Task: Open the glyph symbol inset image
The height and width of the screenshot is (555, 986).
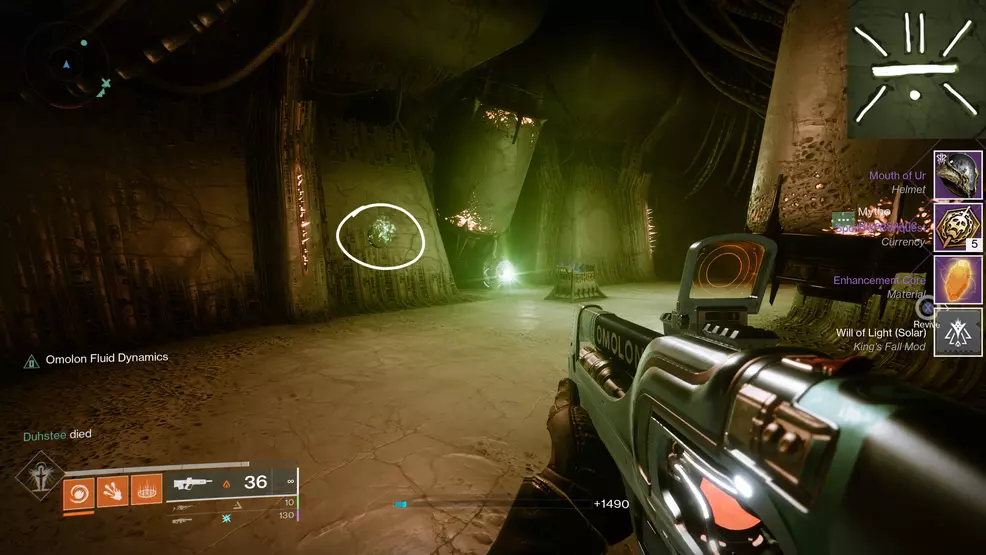Action: pyautogui.click(x=916, y=69)
